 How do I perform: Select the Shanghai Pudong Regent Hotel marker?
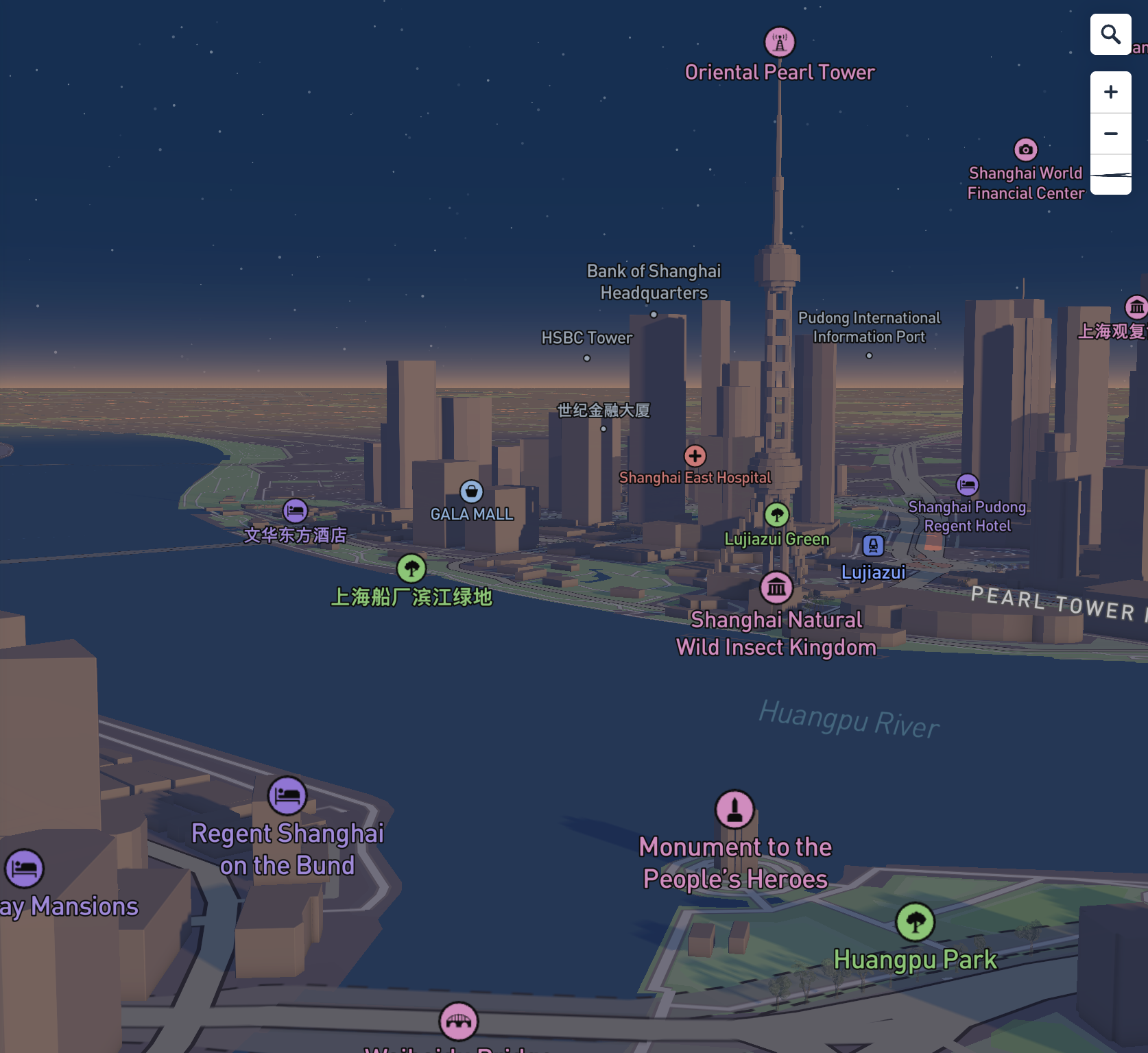967,485
